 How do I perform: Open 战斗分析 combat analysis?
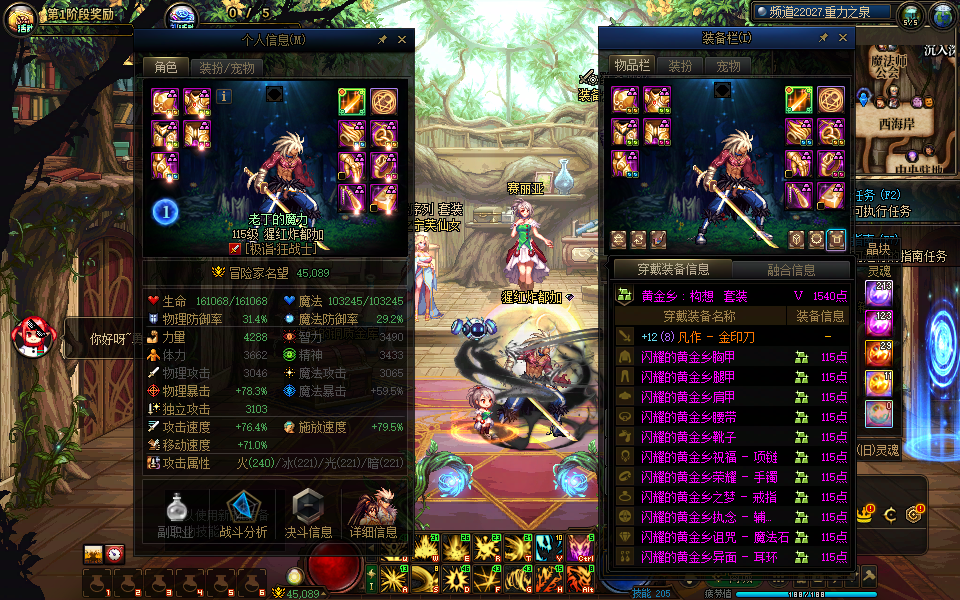click(243, 514)
